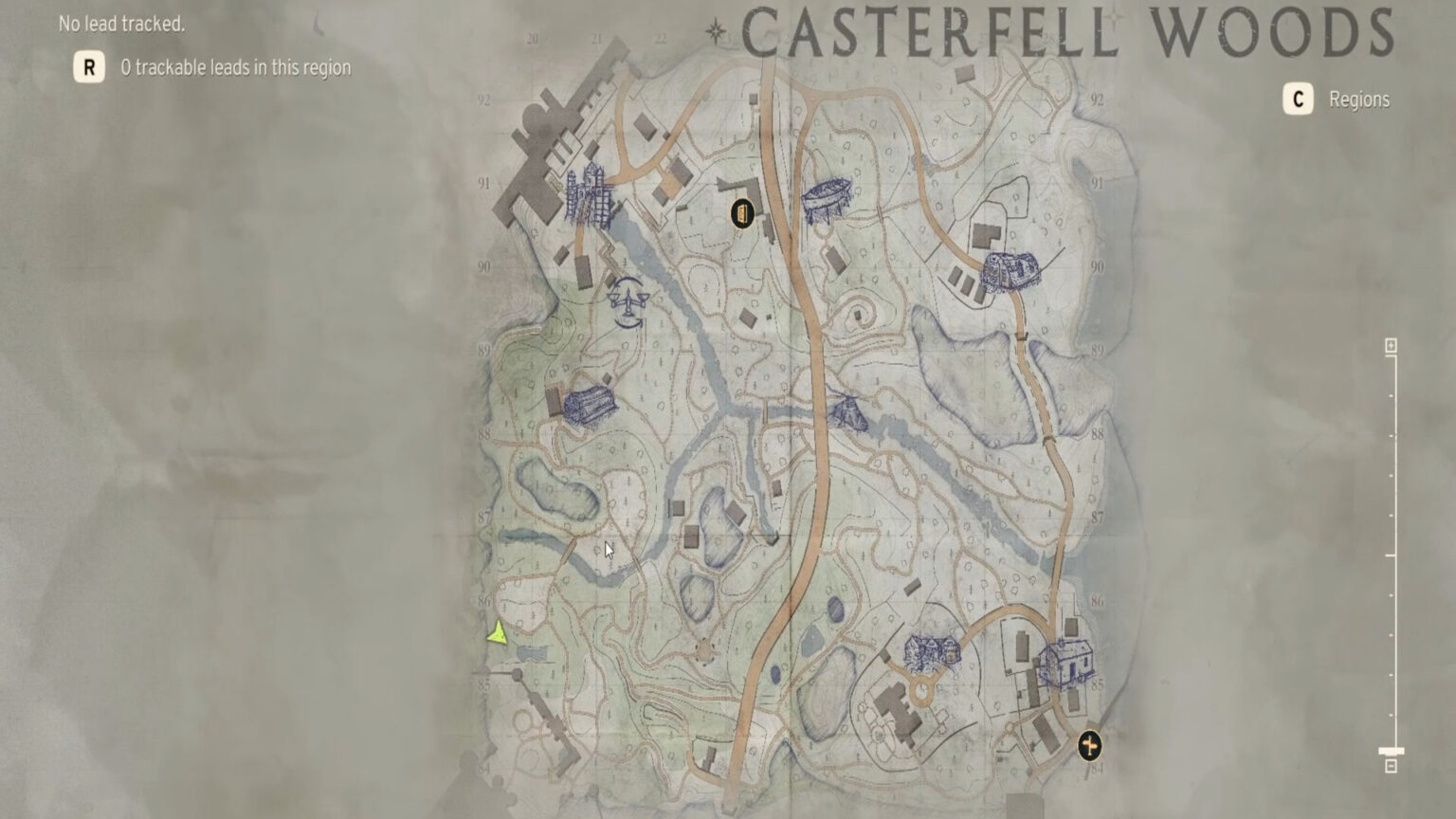Click the R key prompt icon
The image size is (1456, 819).
[89, 68]
